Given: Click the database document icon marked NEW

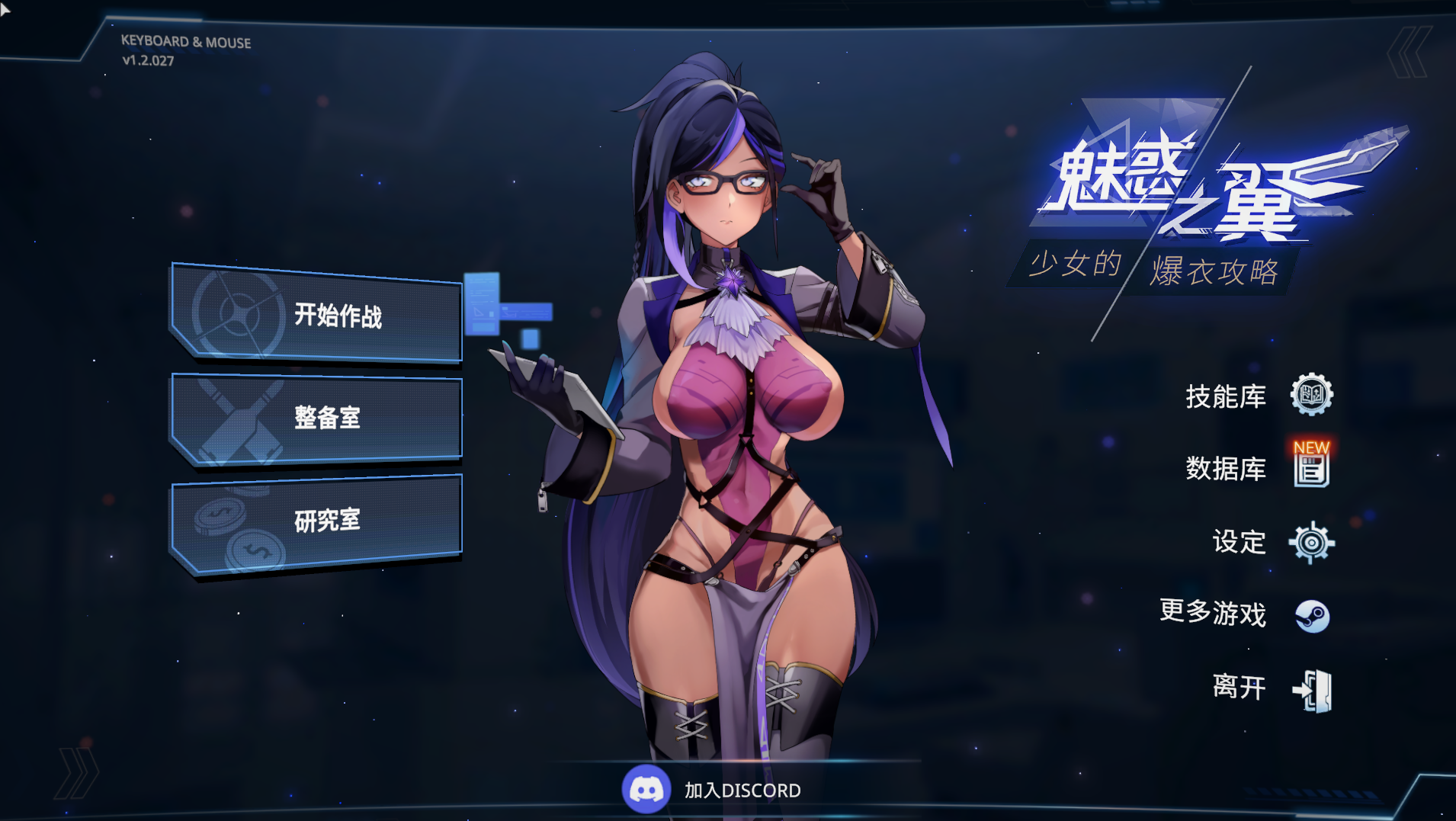Looking at the screenshot, I should [1311, 467].
